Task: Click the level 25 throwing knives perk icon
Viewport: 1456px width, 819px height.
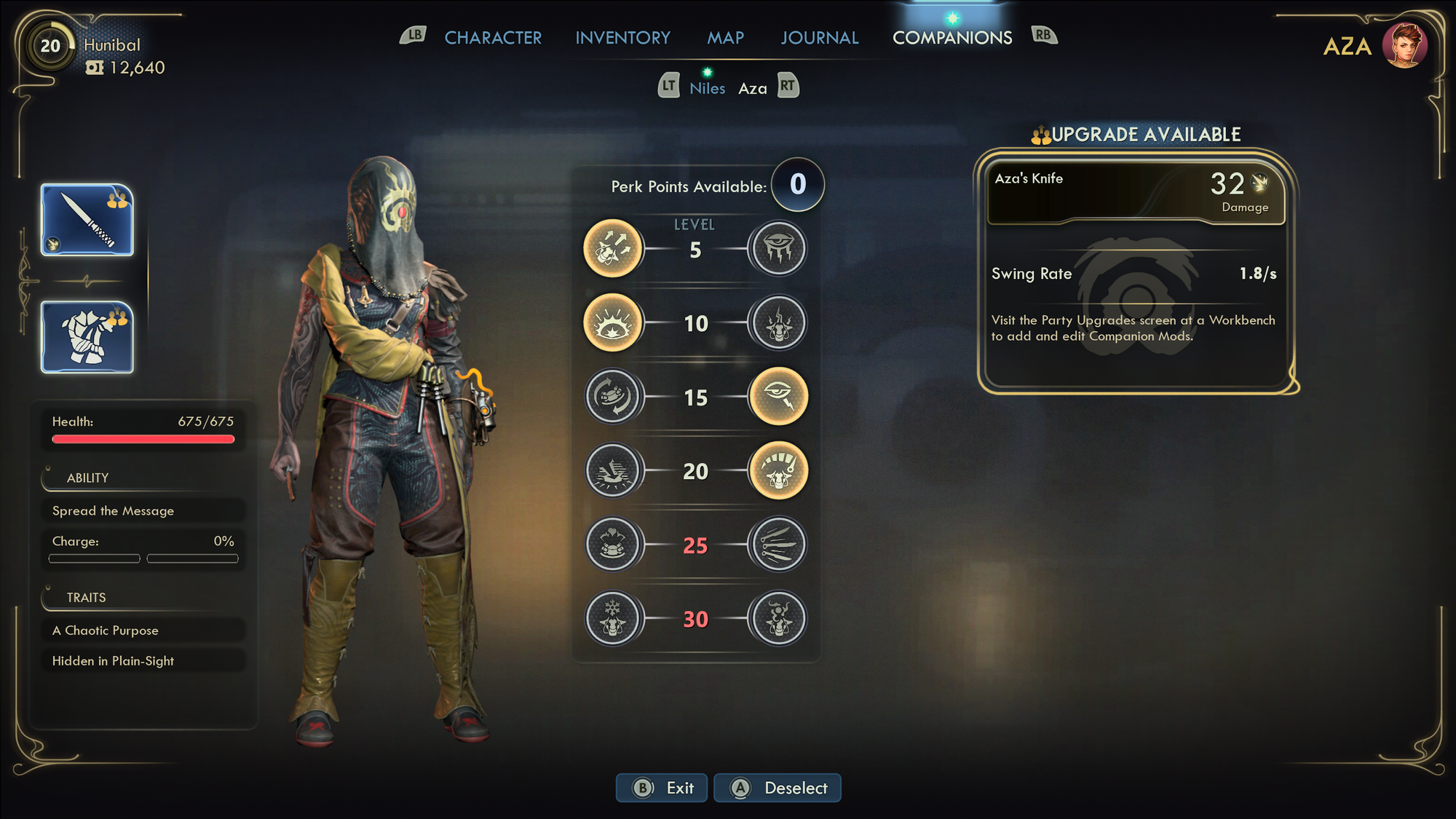Action: pyautogui.click(x=778, y=544)
